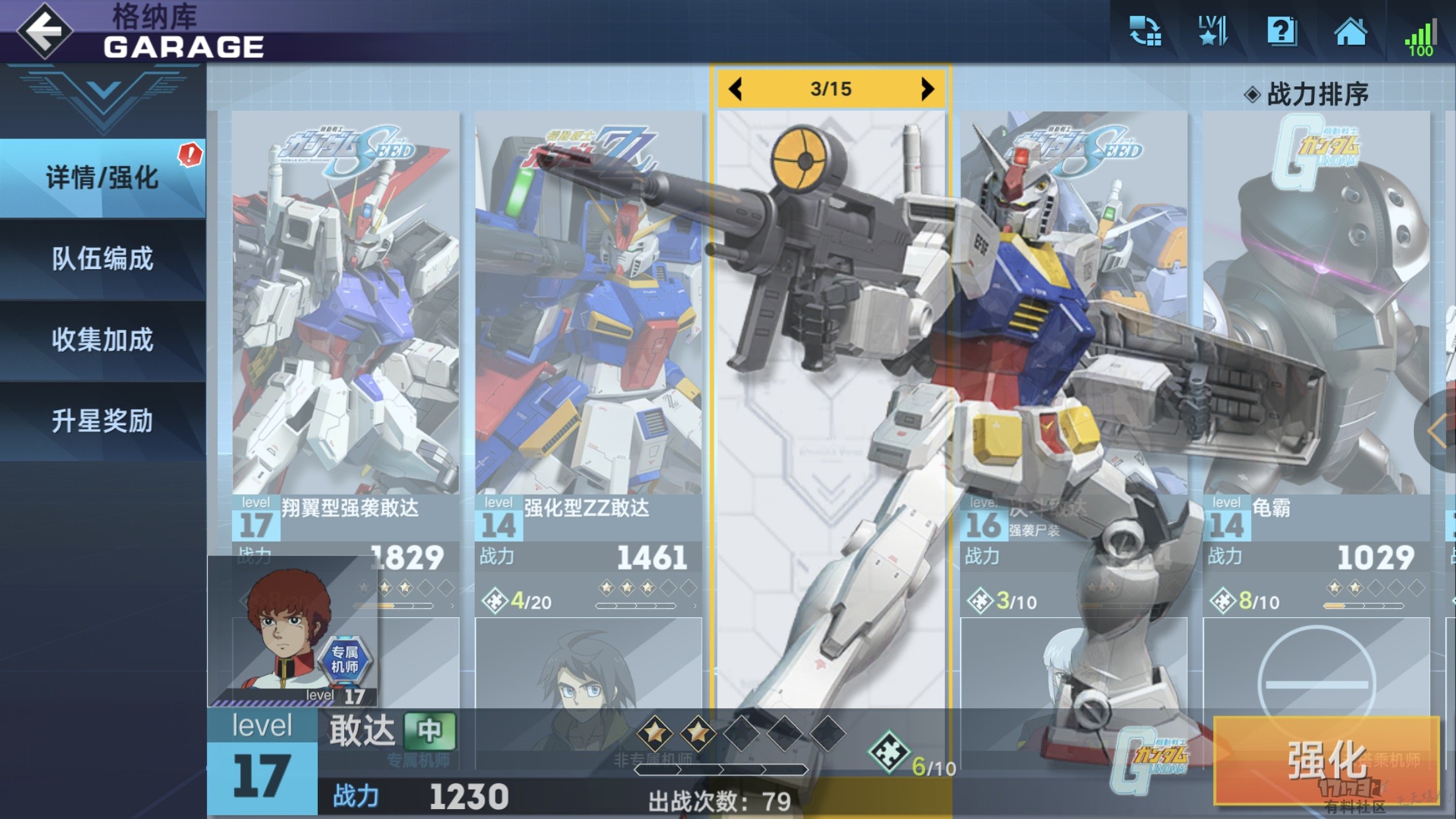Viewport: 1456px width, 819px height.
Task: Tap the orange 强化 button
Action: 1325,760
